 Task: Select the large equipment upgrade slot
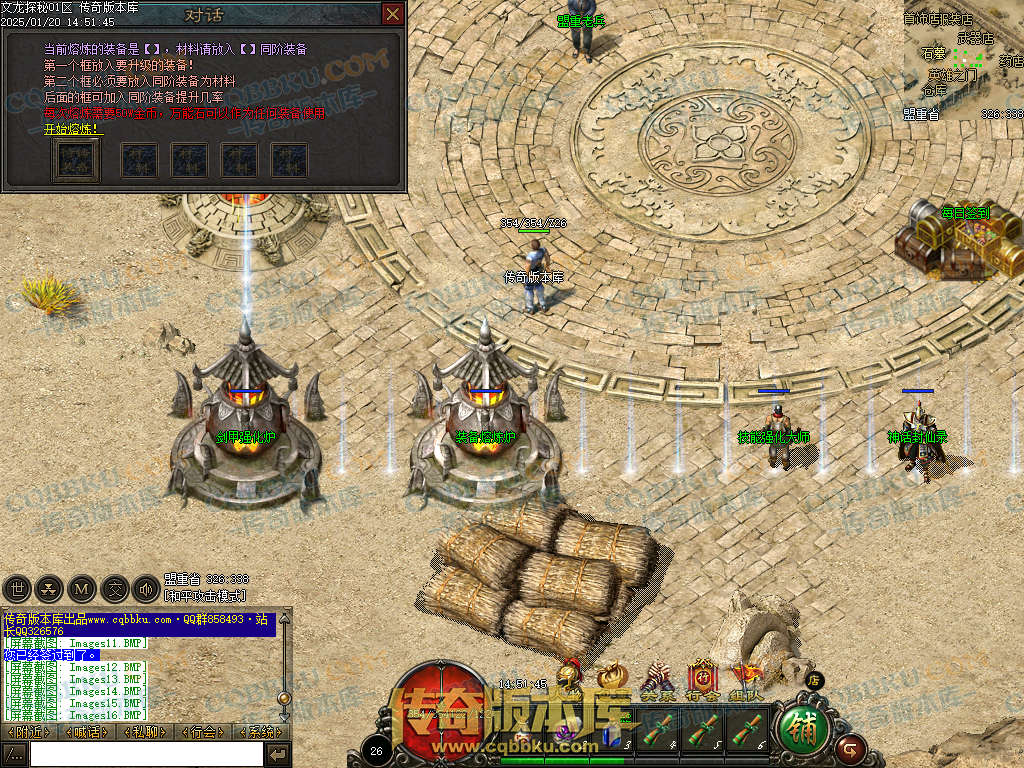pyautogui.click(x=75, y=160)
